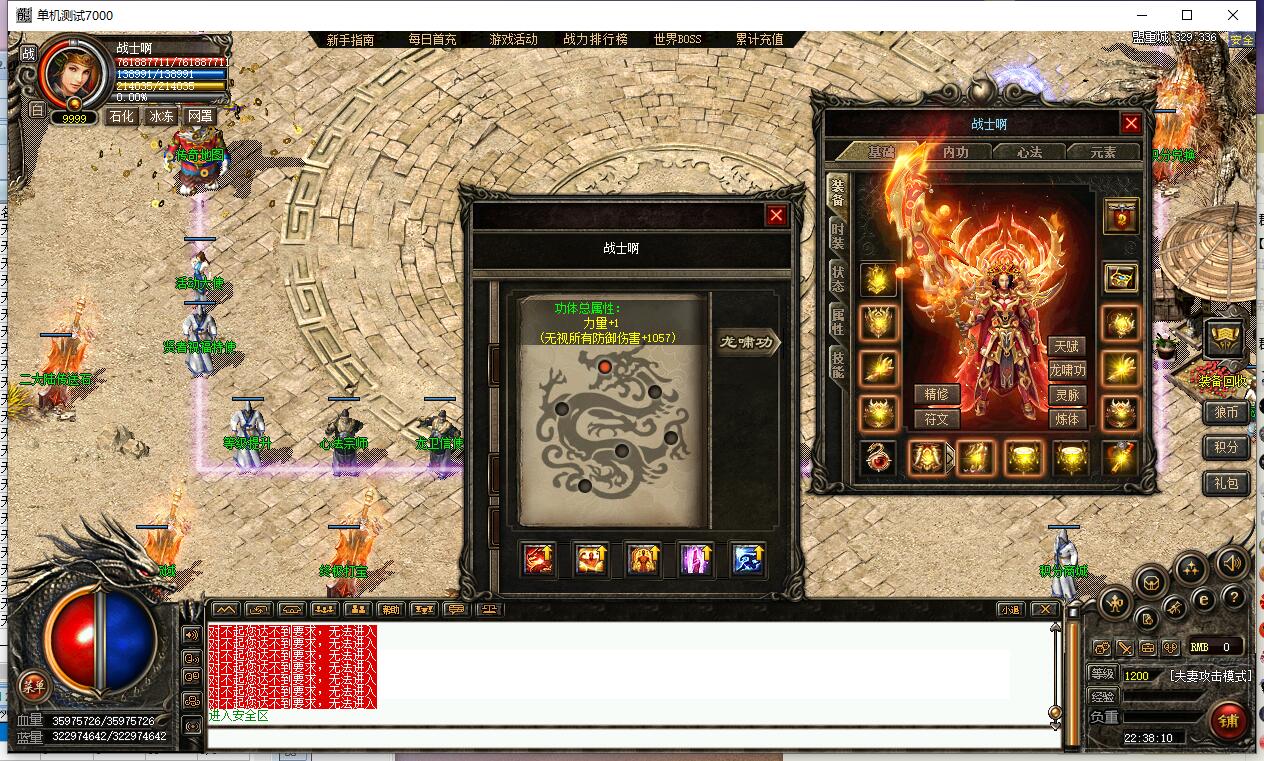Image resolution: width=1264 pixels, height=761 pixels.
Task: Click the round 铺 shop button
Action: pyautogui.click(x=1228, y=719)
